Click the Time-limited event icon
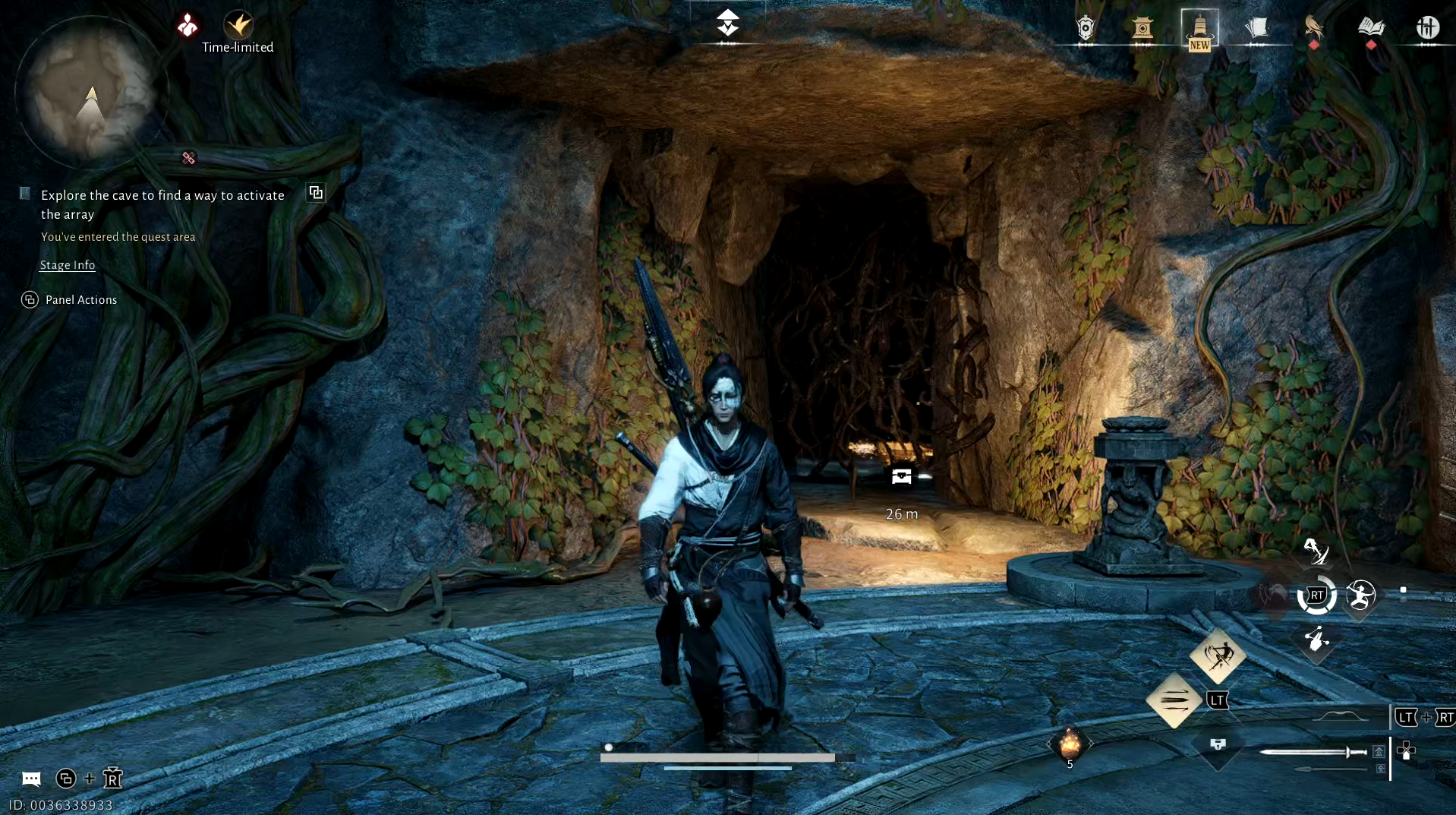This screenshot has width=1456, height=815. tap(239, 25)
